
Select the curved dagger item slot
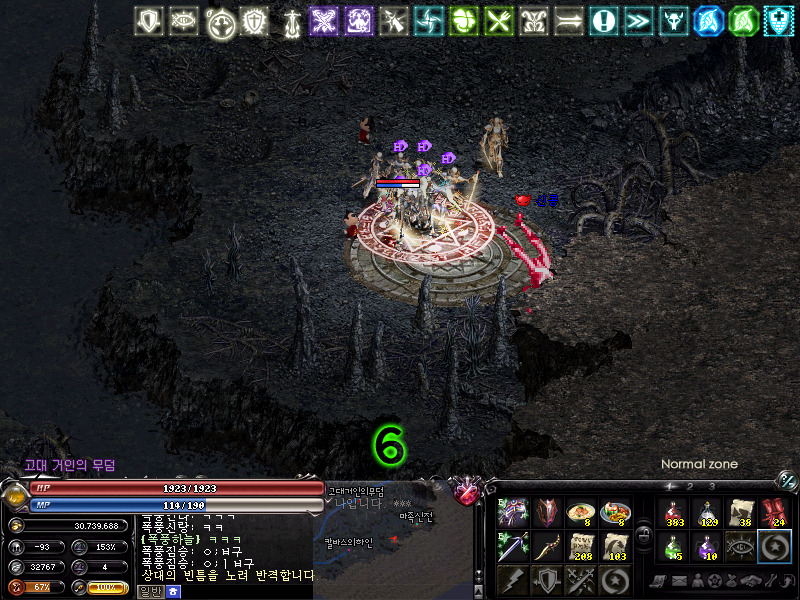tap(548, 546)
